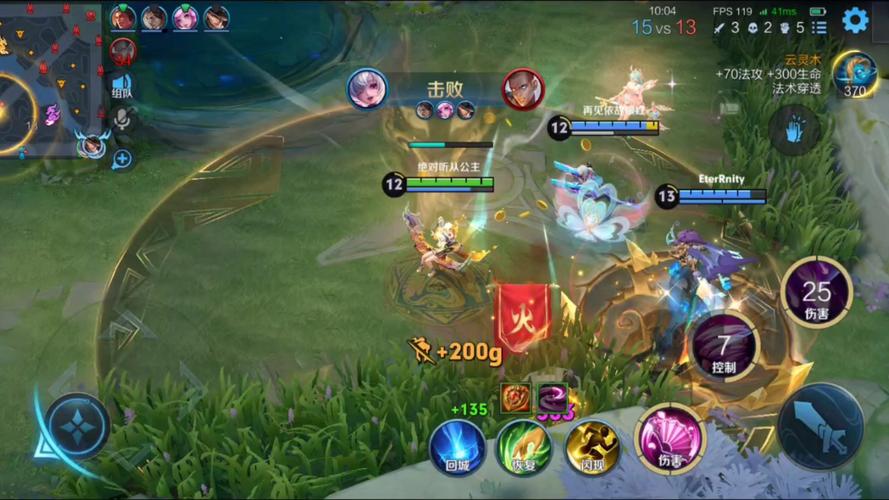Open the quick chat plus bubble
Image resolution: width=889 pixels, height=500 pixels.
pyautogui.click(x=122, y=158)
